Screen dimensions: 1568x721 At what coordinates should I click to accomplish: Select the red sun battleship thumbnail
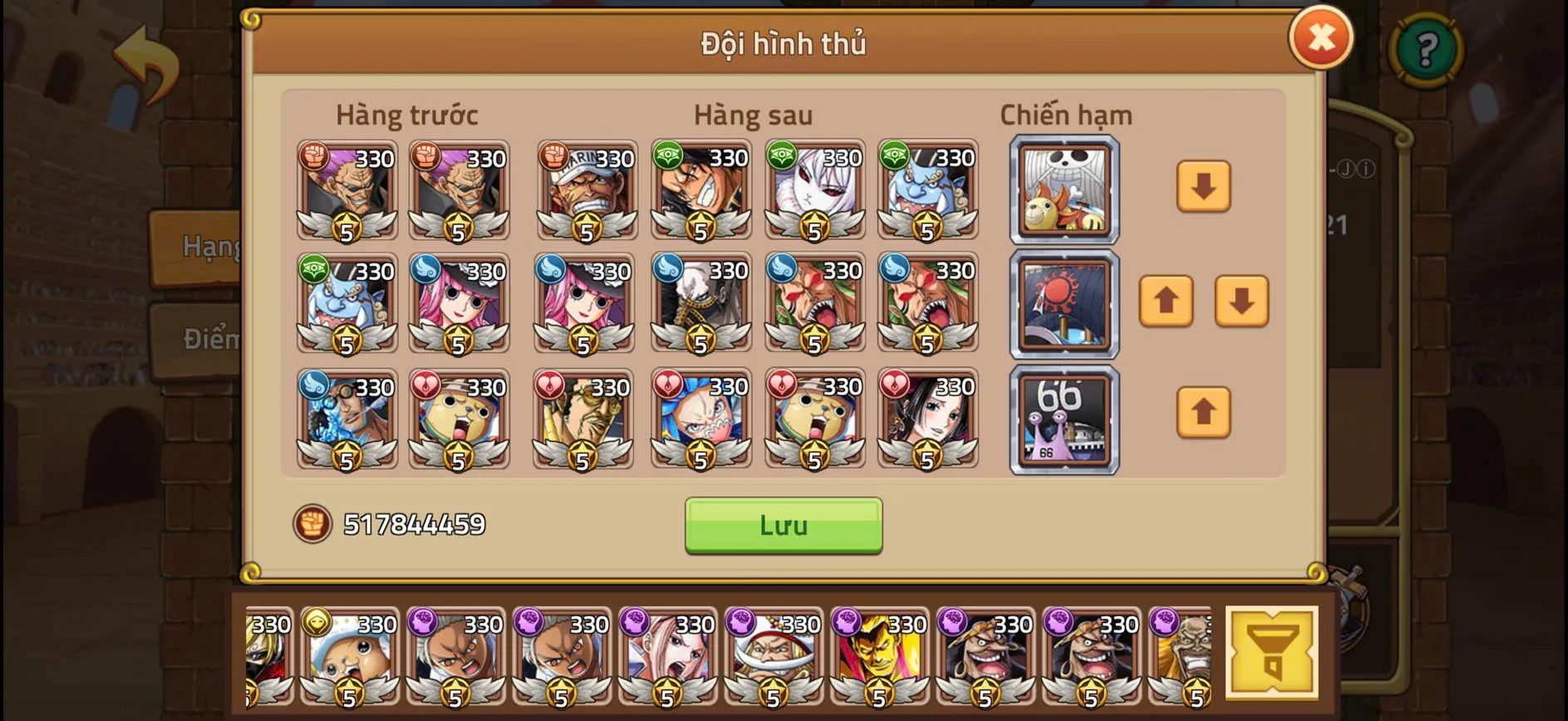[x=1064, y=304]
